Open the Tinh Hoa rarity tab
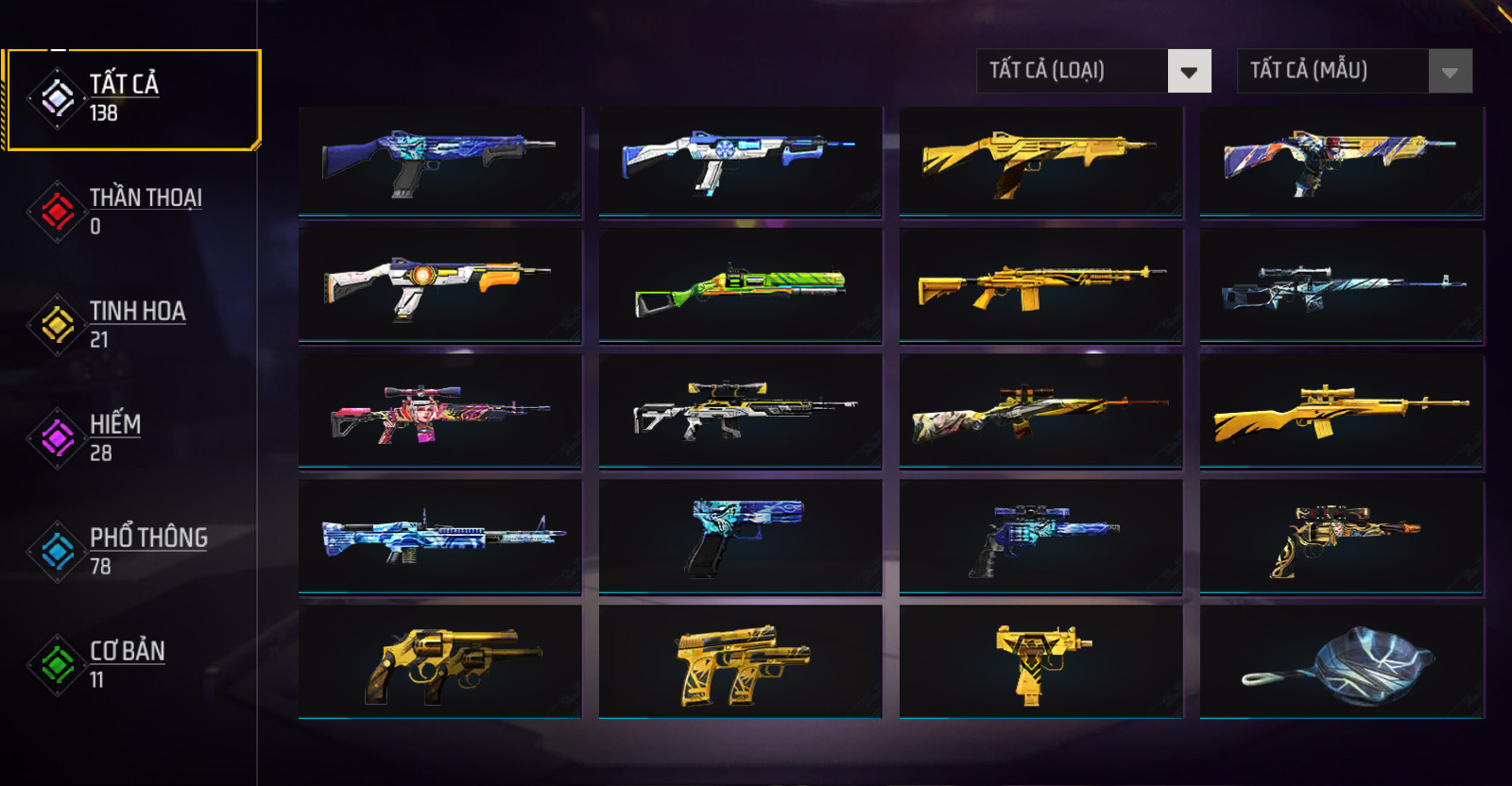Viewport: 1512px width, 786px height. point(132,323)
